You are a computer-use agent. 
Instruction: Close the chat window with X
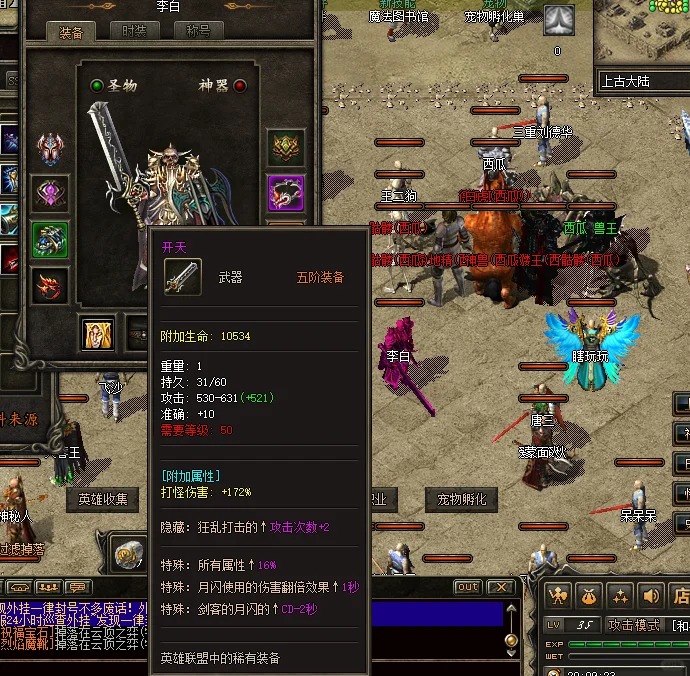click(500, 587)
